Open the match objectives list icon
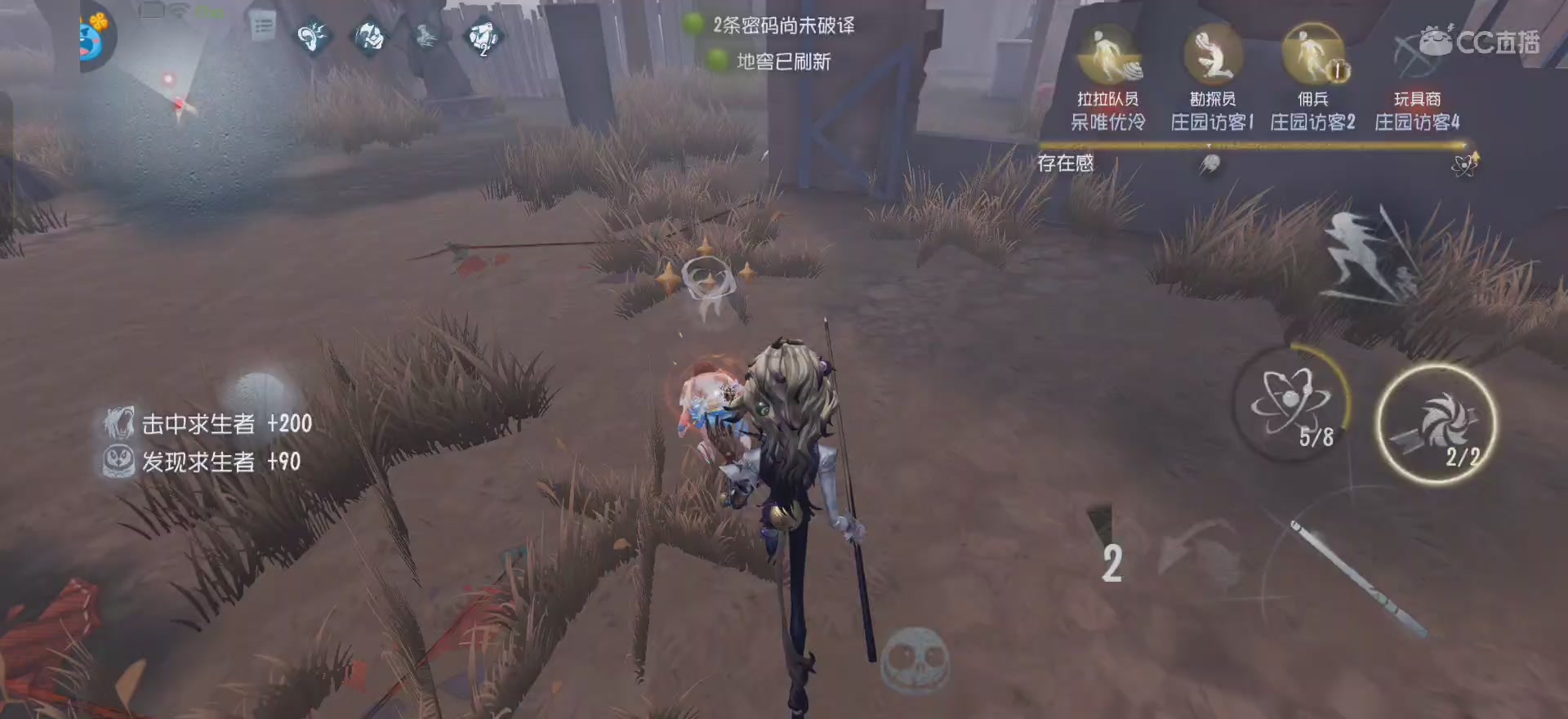The width and height of the screenshot is (1568, 719). click(263, 26)
